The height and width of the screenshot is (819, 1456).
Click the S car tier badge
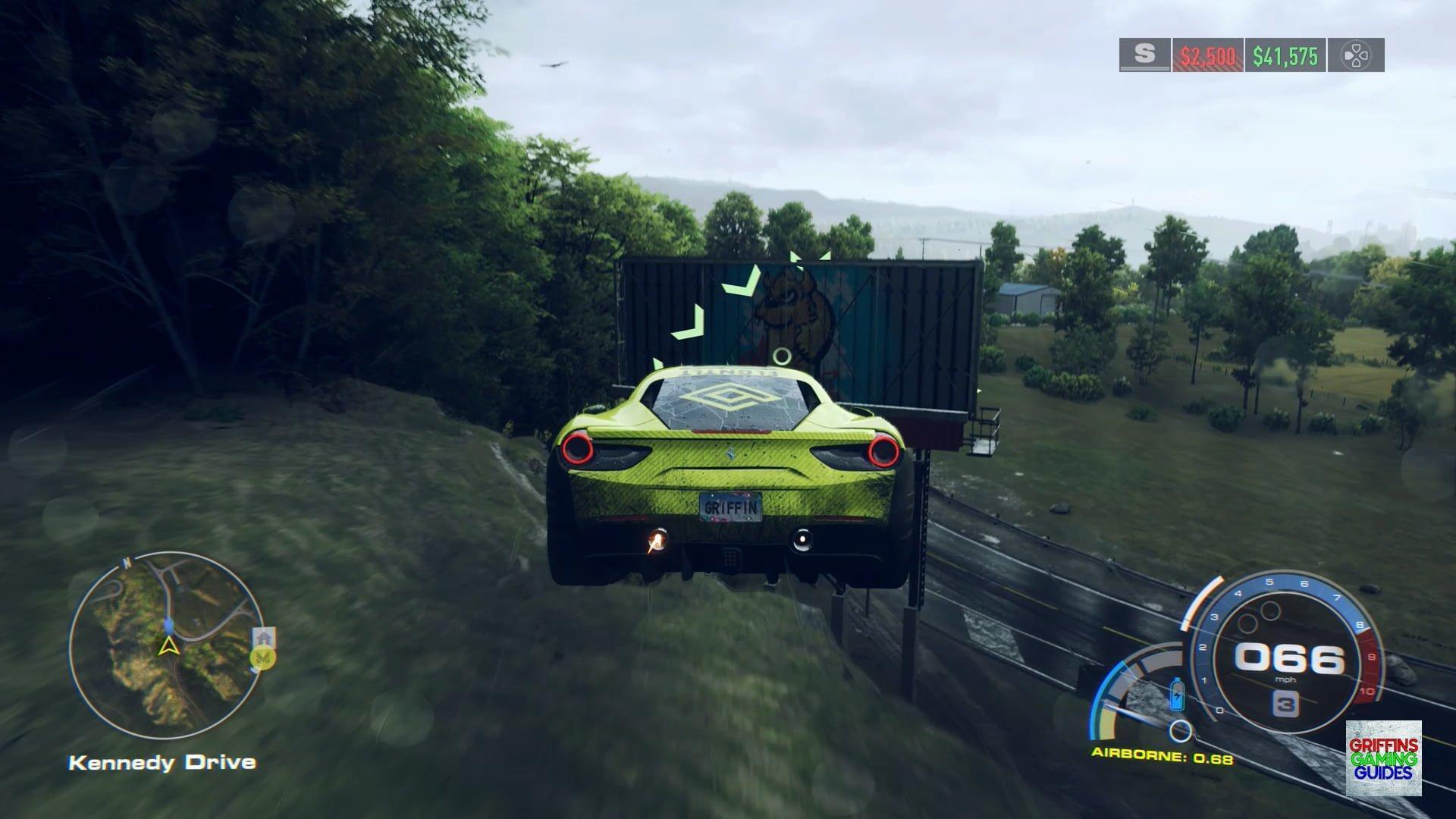tap(1144, 55)
